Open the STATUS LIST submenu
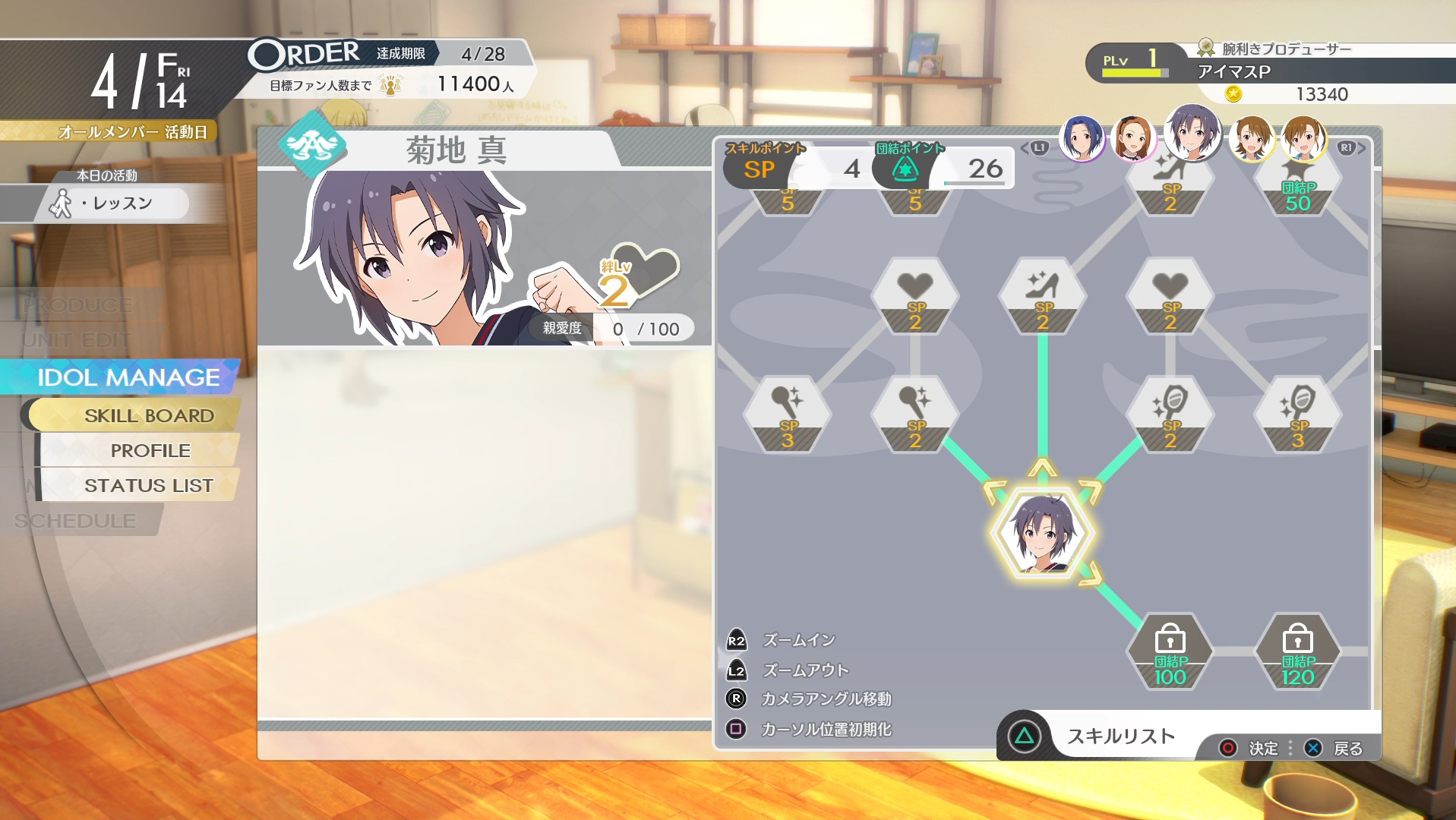Viewport: 1456px width, 820px height. [x=148, y=486]
